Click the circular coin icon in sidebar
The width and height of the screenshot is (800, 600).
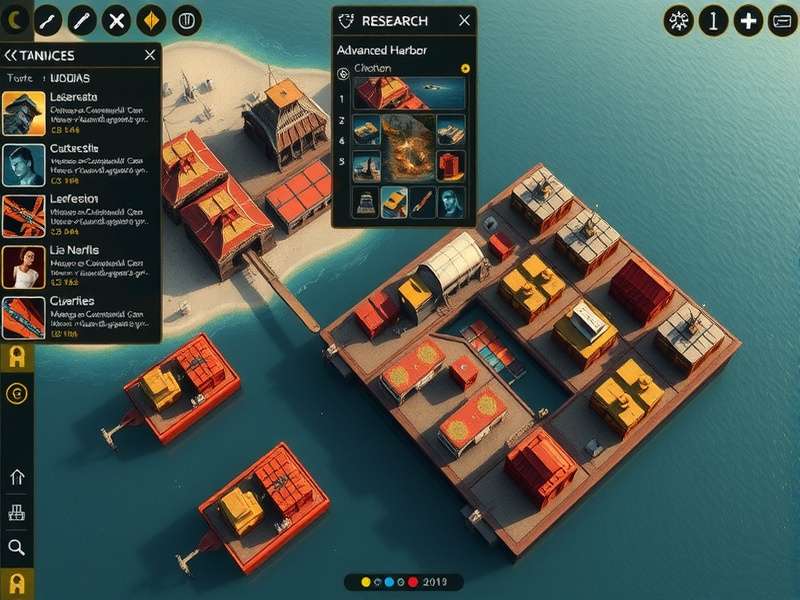(16, 394)
